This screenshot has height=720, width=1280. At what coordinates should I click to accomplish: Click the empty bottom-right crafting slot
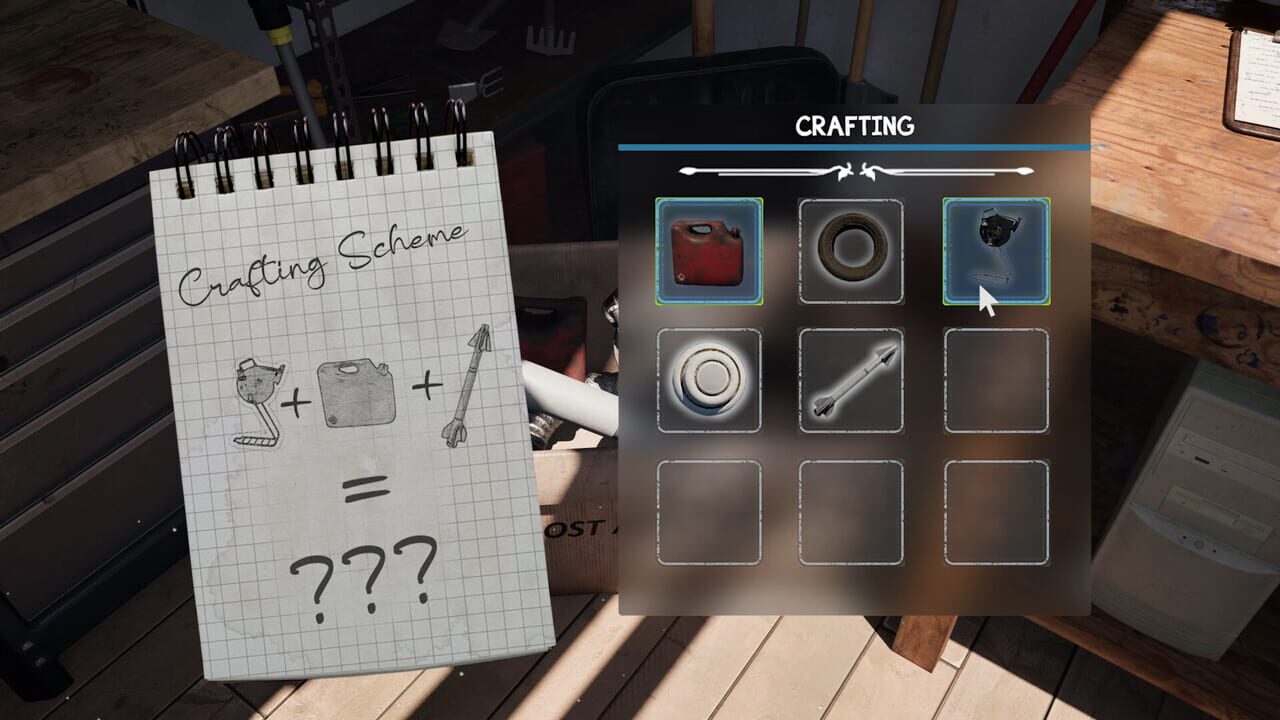994,511
